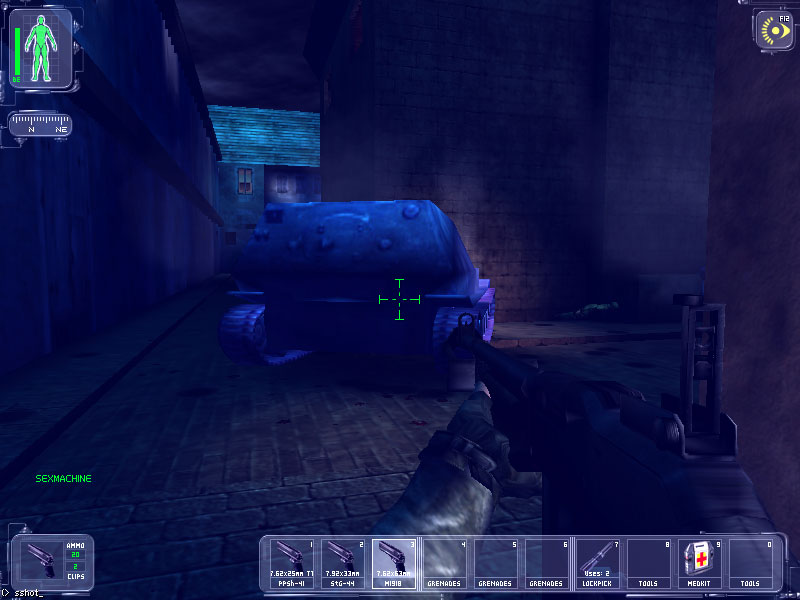The width and height of the screenshot is (800, 600).
Task: Use the medkit in slot 9
Action: point(701,564)
